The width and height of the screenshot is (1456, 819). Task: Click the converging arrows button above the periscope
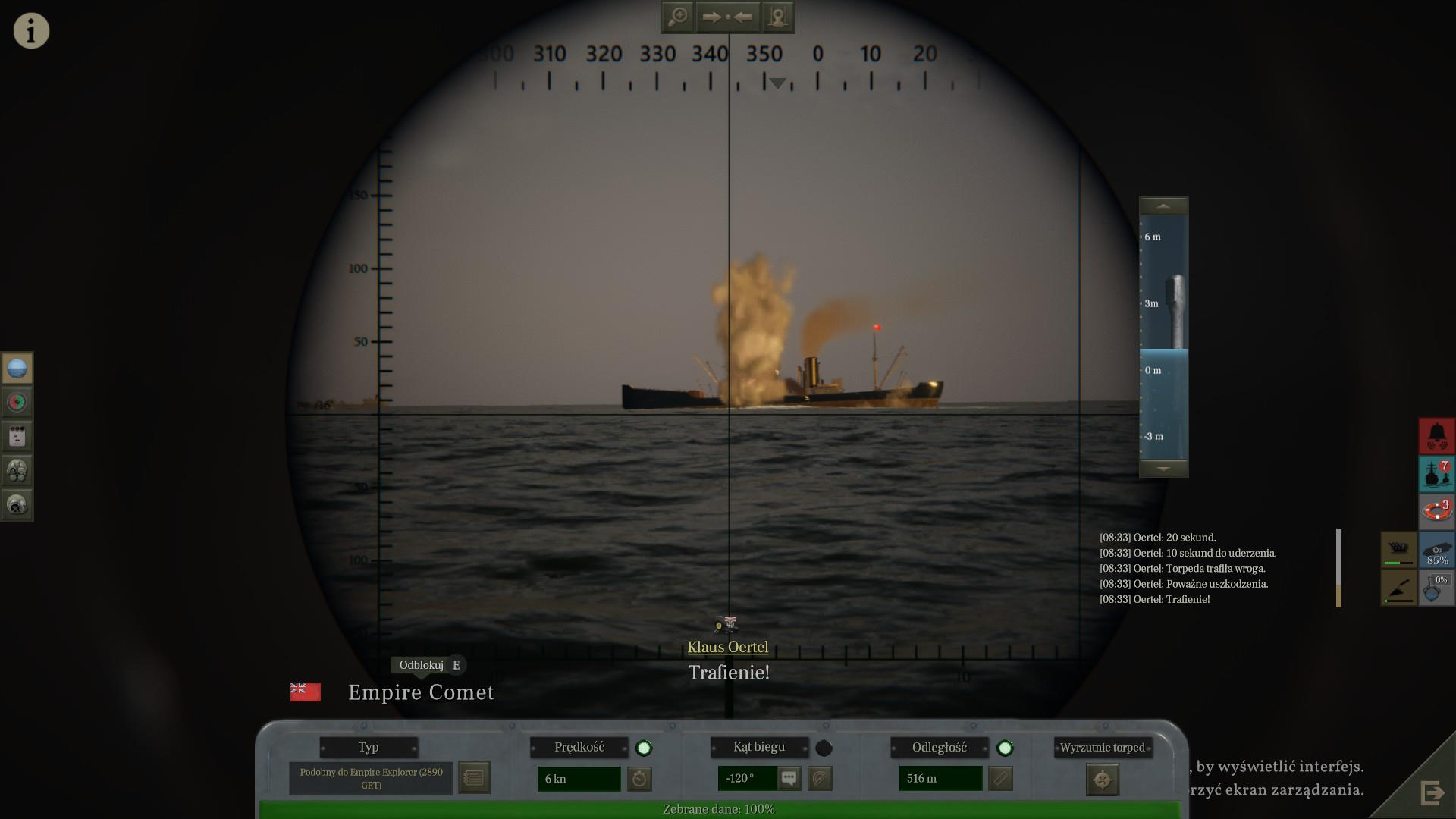click(727, 17)
